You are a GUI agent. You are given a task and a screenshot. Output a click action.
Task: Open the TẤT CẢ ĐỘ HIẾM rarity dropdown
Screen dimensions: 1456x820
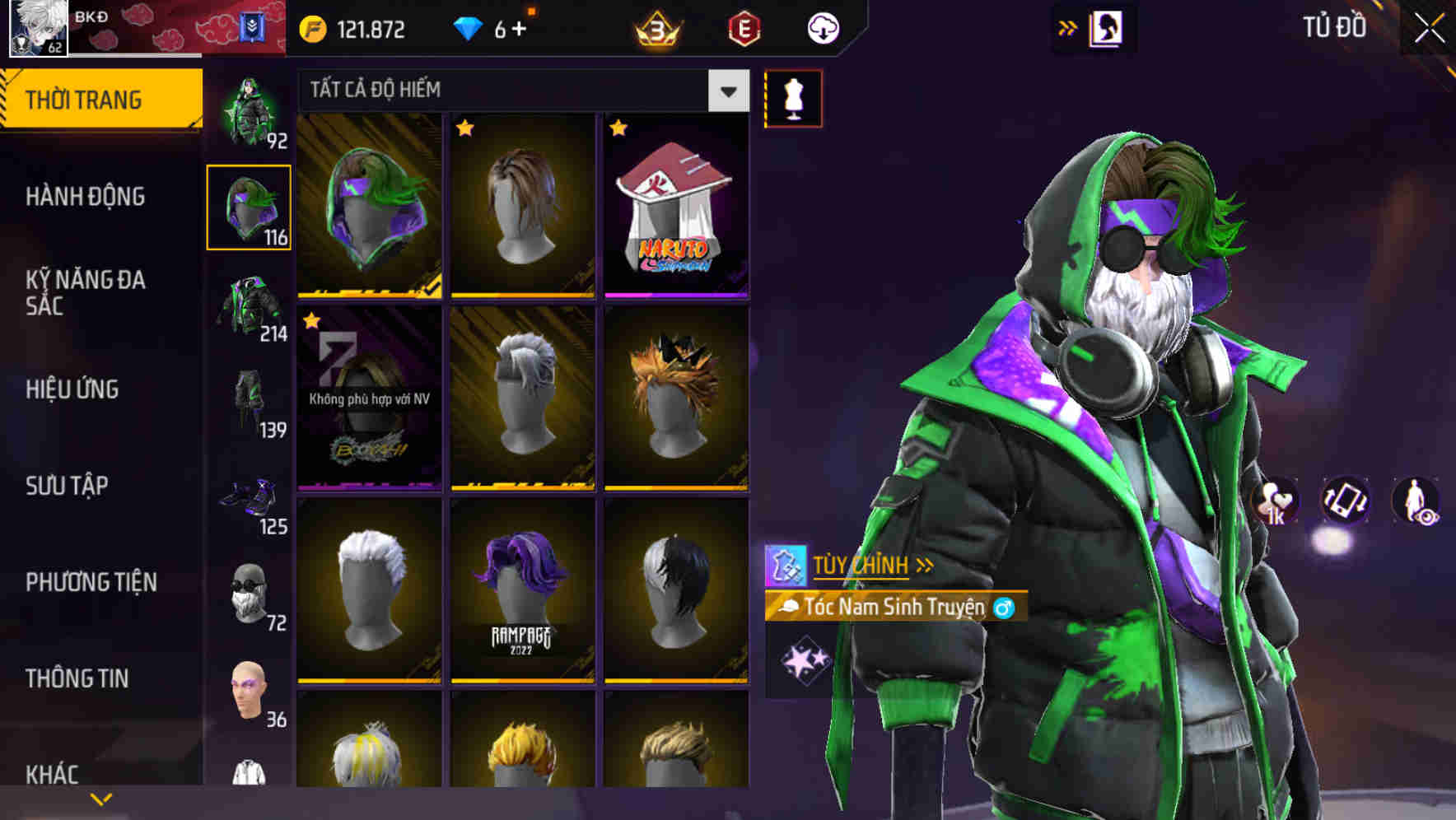coord(726,91)
